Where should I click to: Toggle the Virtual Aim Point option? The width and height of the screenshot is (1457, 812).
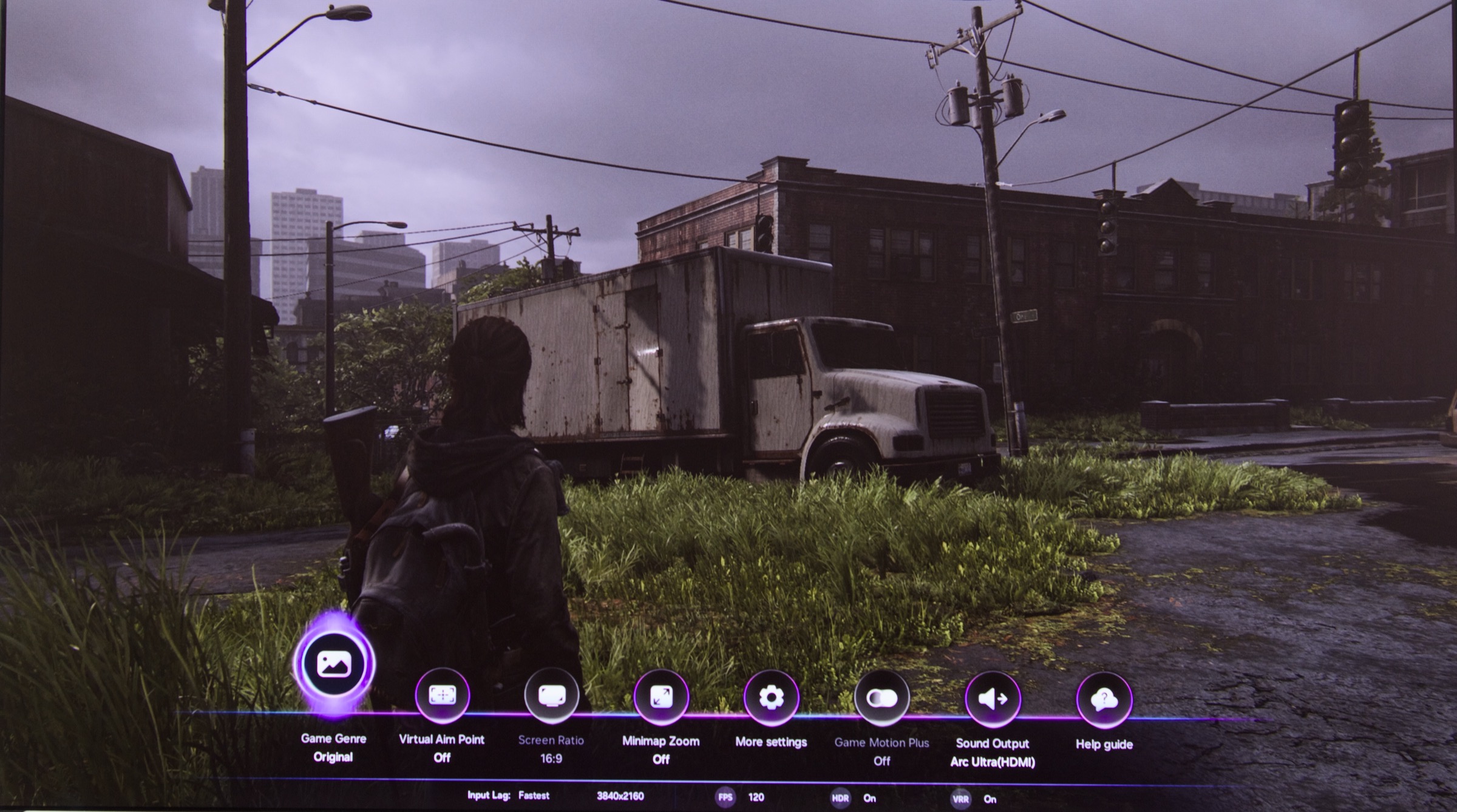442,695
